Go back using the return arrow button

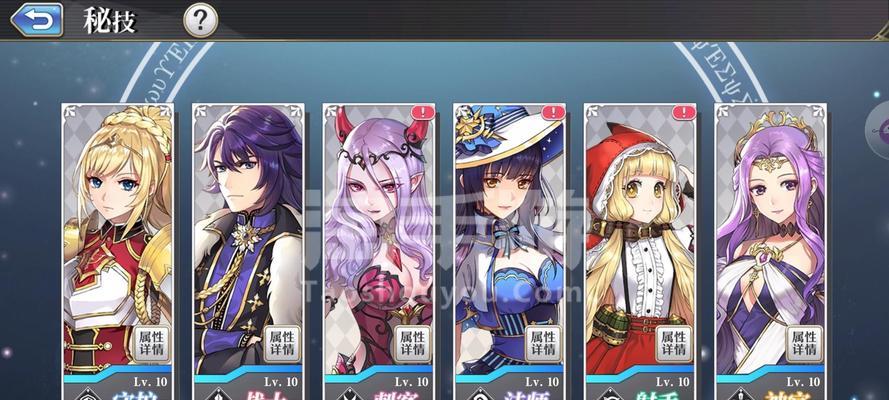coord(36,19)
